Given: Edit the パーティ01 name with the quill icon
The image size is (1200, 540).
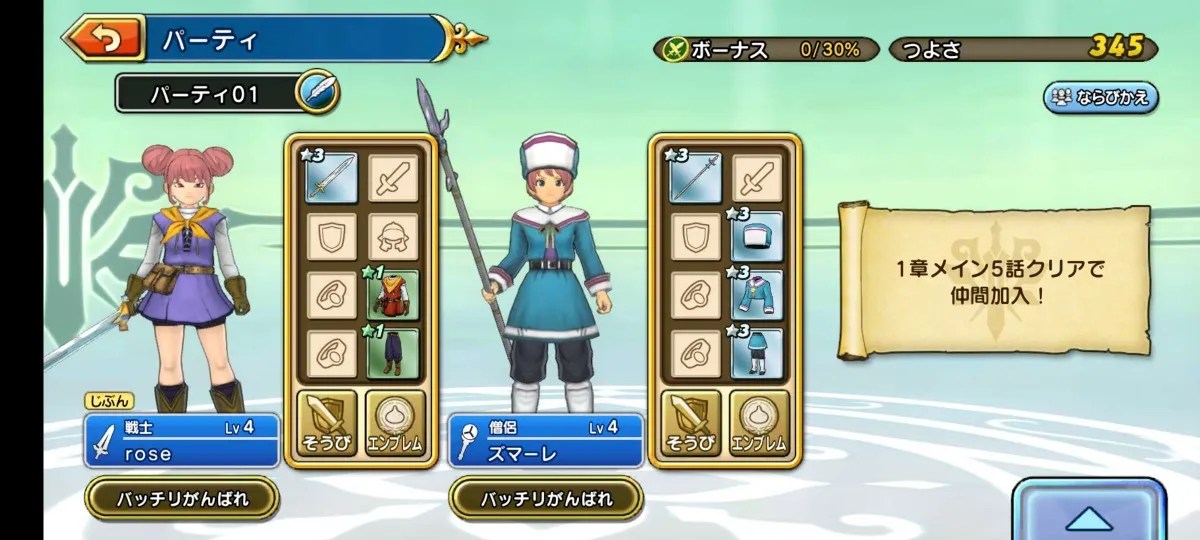Looking at the screenshot, I should coord(318,94).
